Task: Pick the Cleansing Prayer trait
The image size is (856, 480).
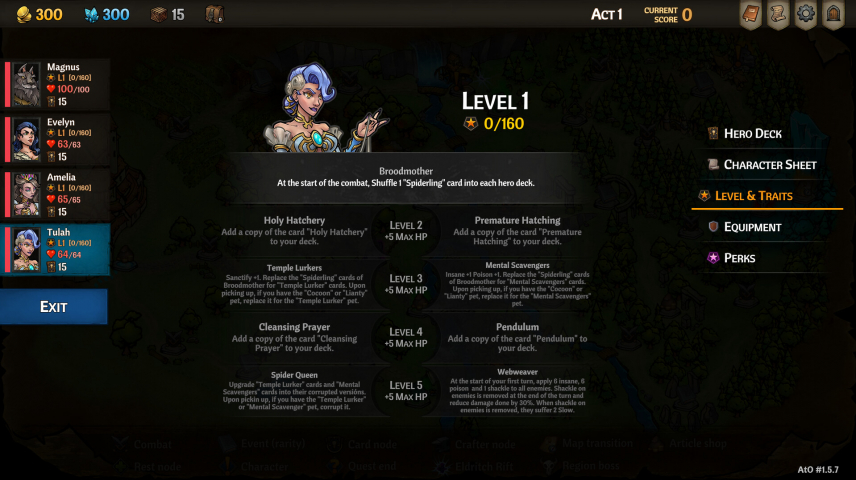Action: click(293, 338)
